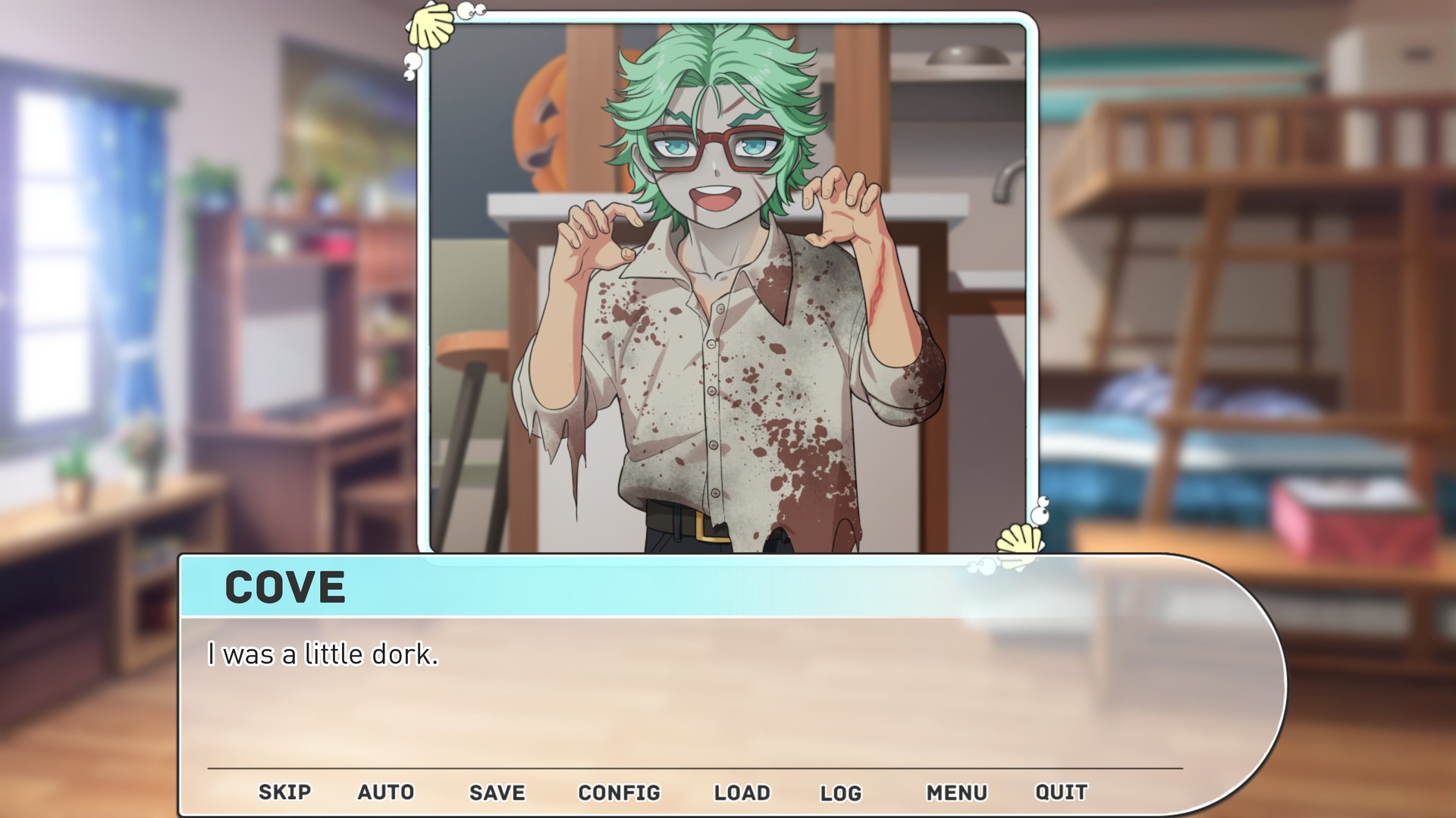The width and height of the screenshot is (1456, 818).
Task: Open the CONFIG settings menu
Action: pos(620,791)
